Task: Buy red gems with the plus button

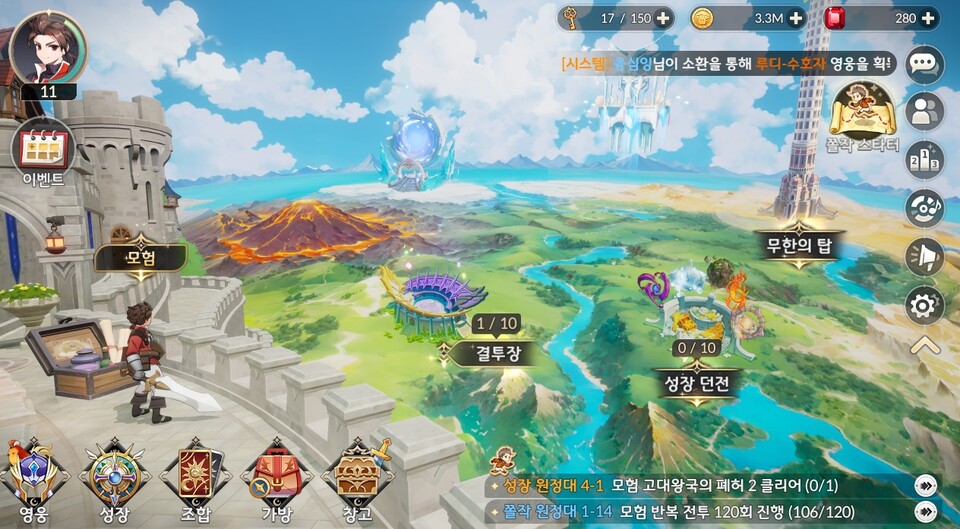Action: [929, 18]
